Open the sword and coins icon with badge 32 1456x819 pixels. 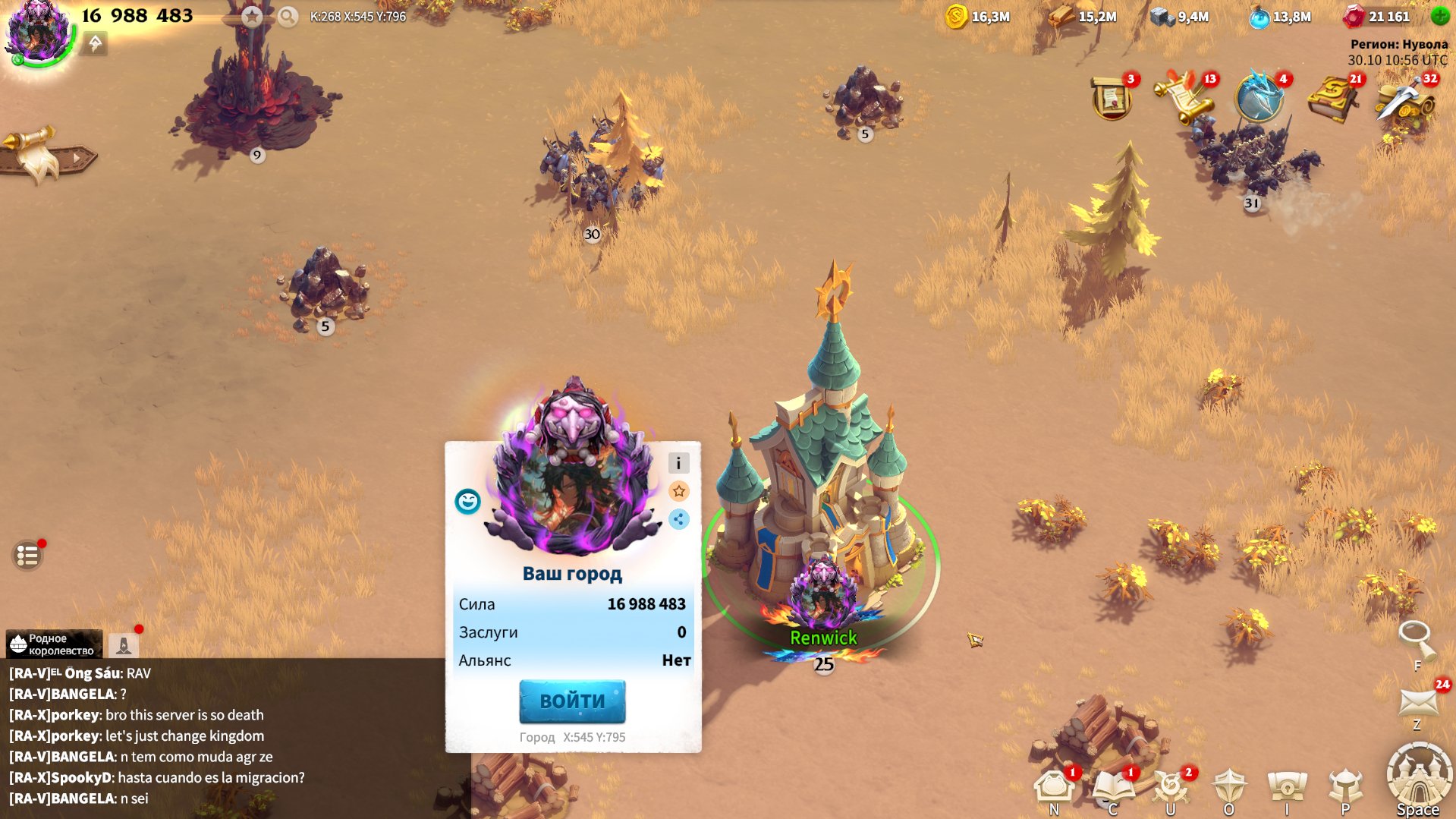point(1404,98)
